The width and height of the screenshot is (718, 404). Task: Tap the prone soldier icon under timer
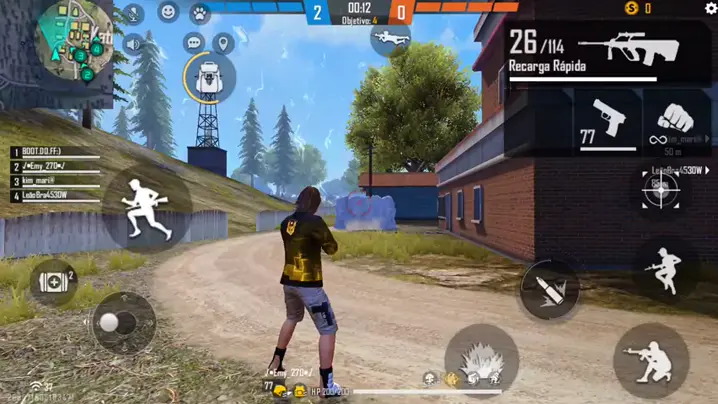389,39
